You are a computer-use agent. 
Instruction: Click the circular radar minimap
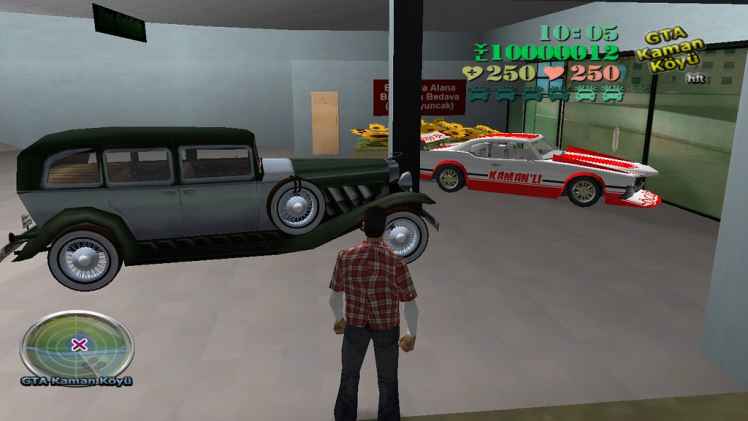pos(77,341)
